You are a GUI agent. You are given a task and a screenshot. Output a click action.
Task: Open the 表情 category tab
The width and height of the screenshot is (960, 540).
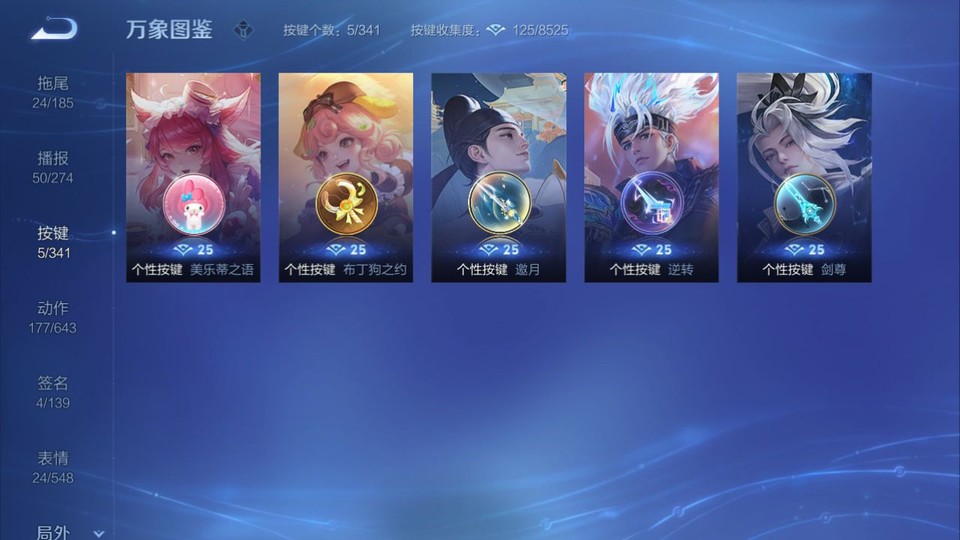click(x=53, y=466)
